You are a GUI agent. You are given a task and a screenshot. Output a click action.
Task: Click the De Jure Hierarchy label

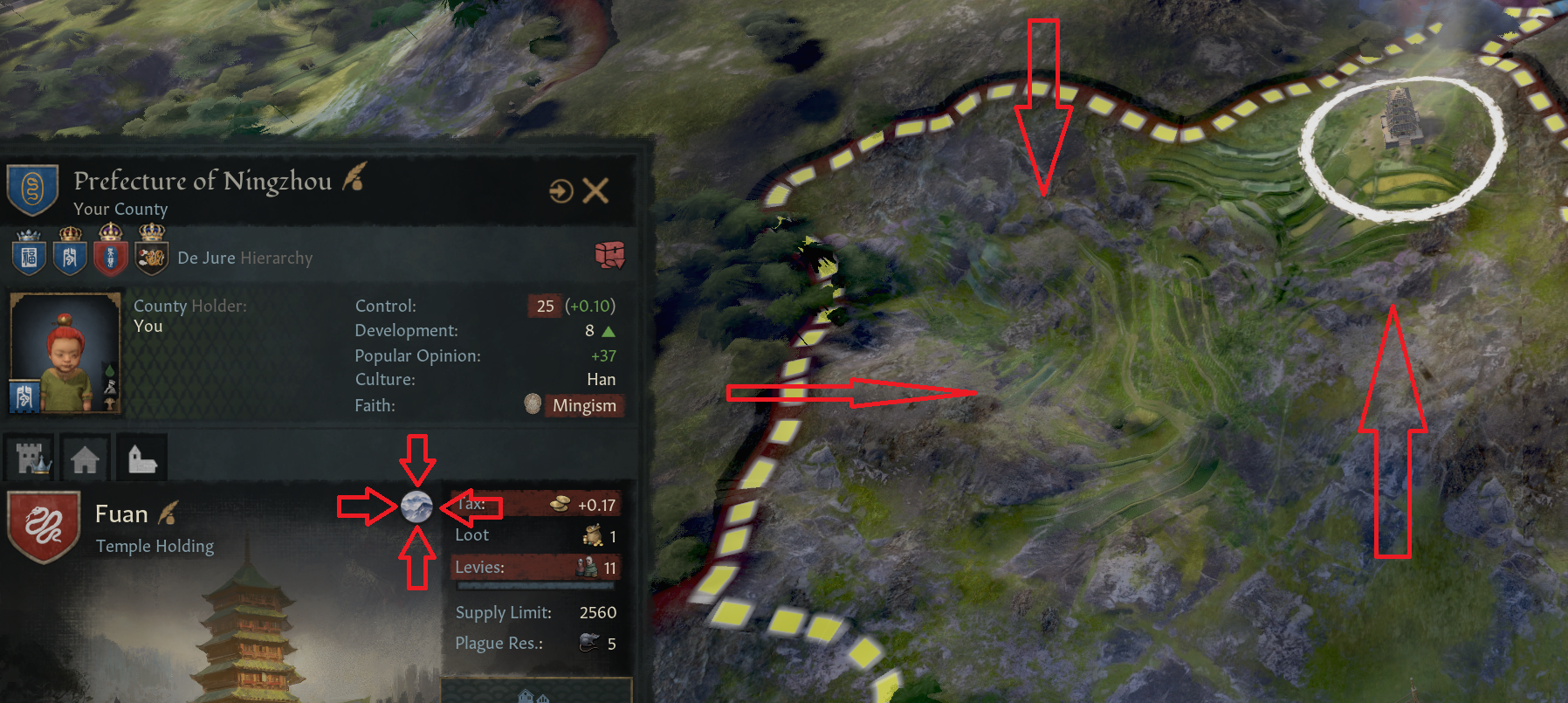[x=244, y=258]
